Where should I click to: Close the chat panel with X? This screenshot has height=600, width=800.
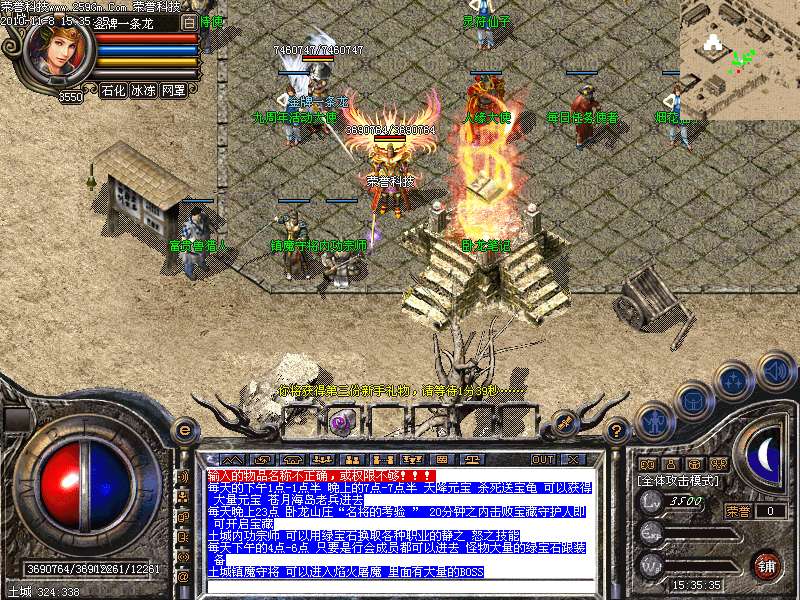point(573,459)
